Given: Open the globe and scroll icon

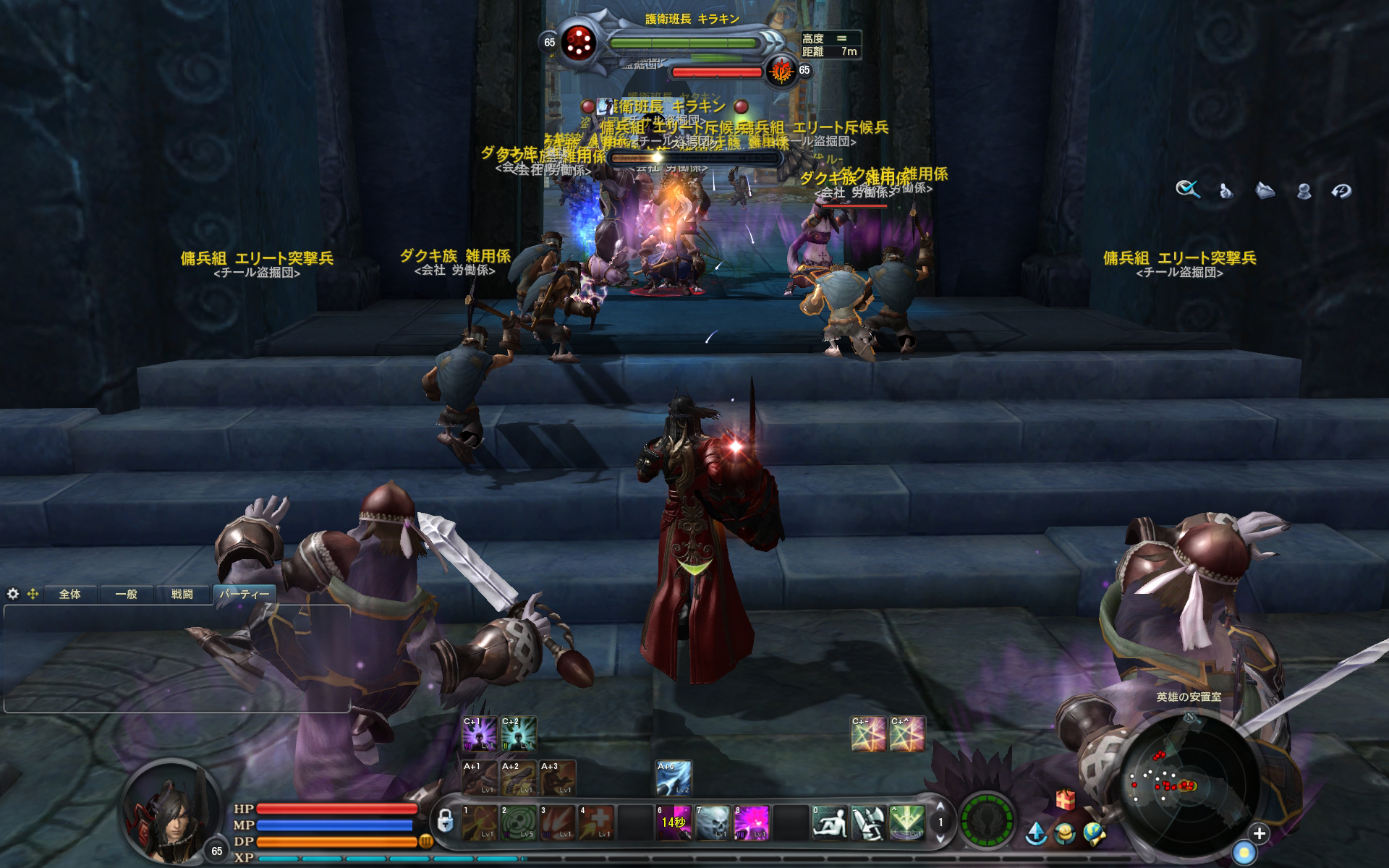Looking at the screenshot, I should pyautogui.click(x=1094, y=834).
